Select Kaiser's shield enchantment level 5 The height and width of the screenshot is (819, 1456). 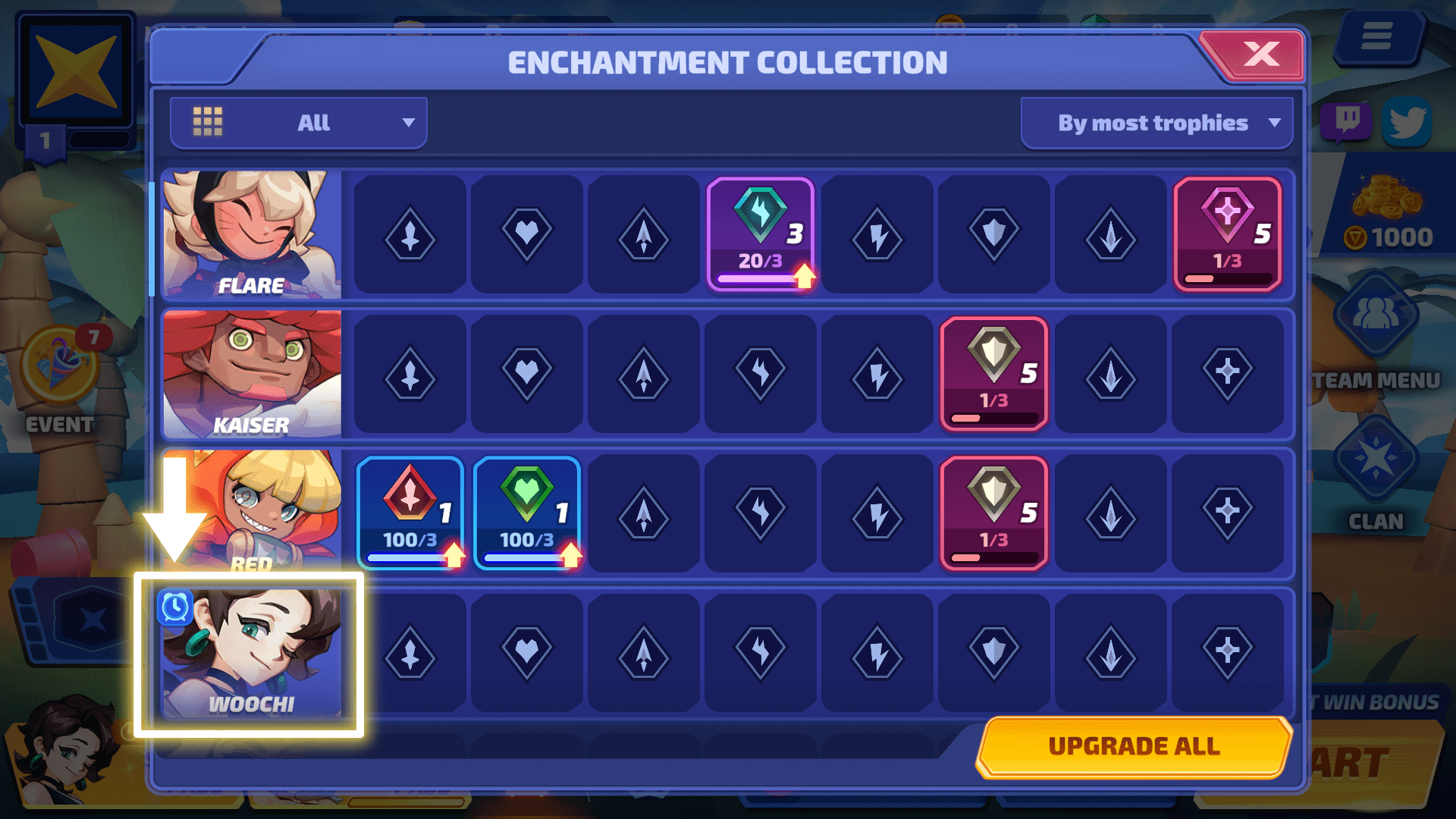(993, 374)
